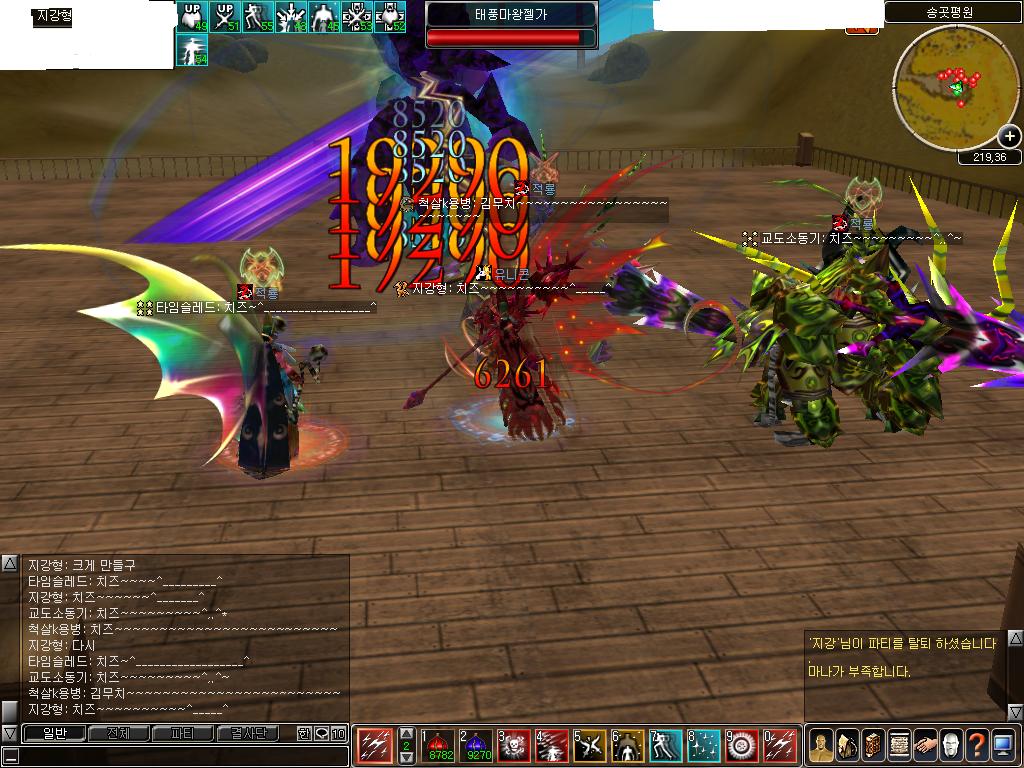1024x768 pixels.
Task: Activate the white sunburst skill in slot 9
Action: tap(742, 745)
